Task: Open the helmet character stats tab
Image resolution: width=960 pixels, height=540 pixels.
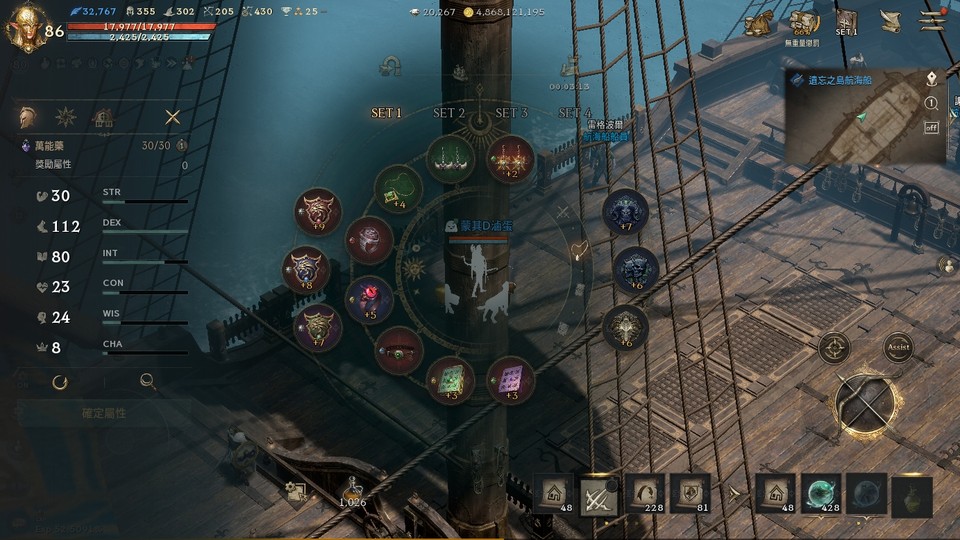Action: (x=29, y=117)
